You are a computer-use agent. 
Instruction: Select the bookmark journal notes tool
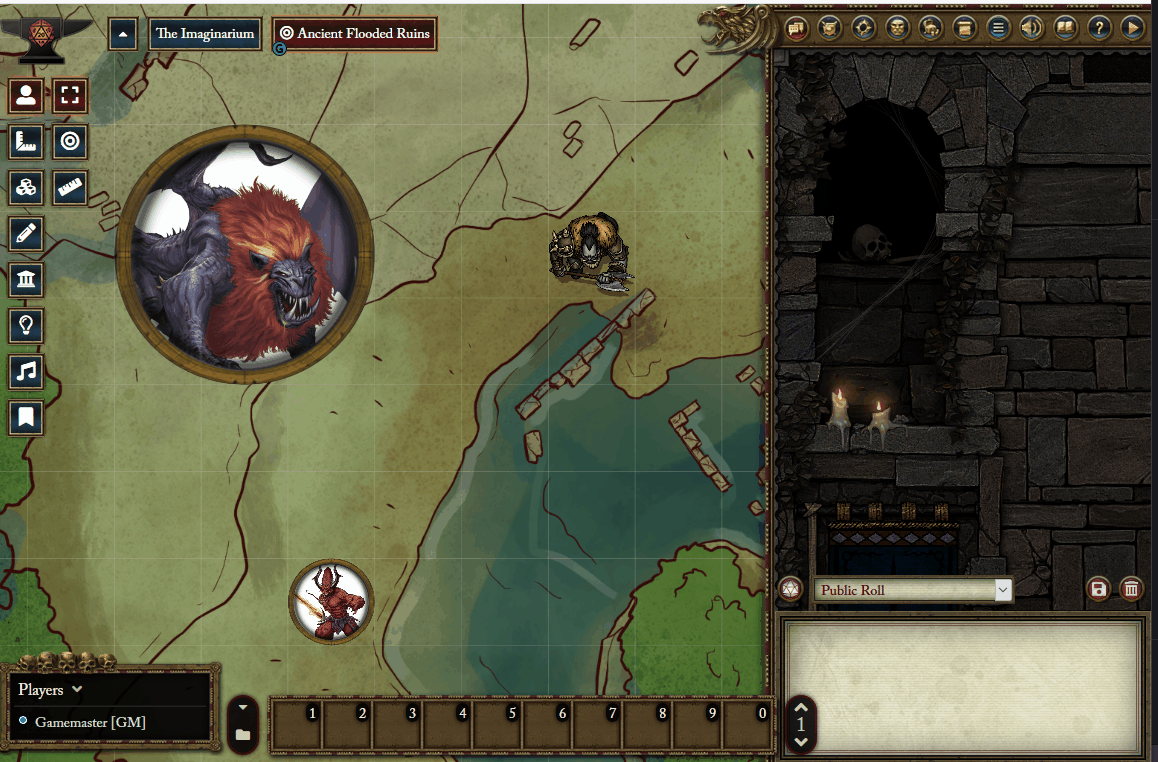click(26, 417)
